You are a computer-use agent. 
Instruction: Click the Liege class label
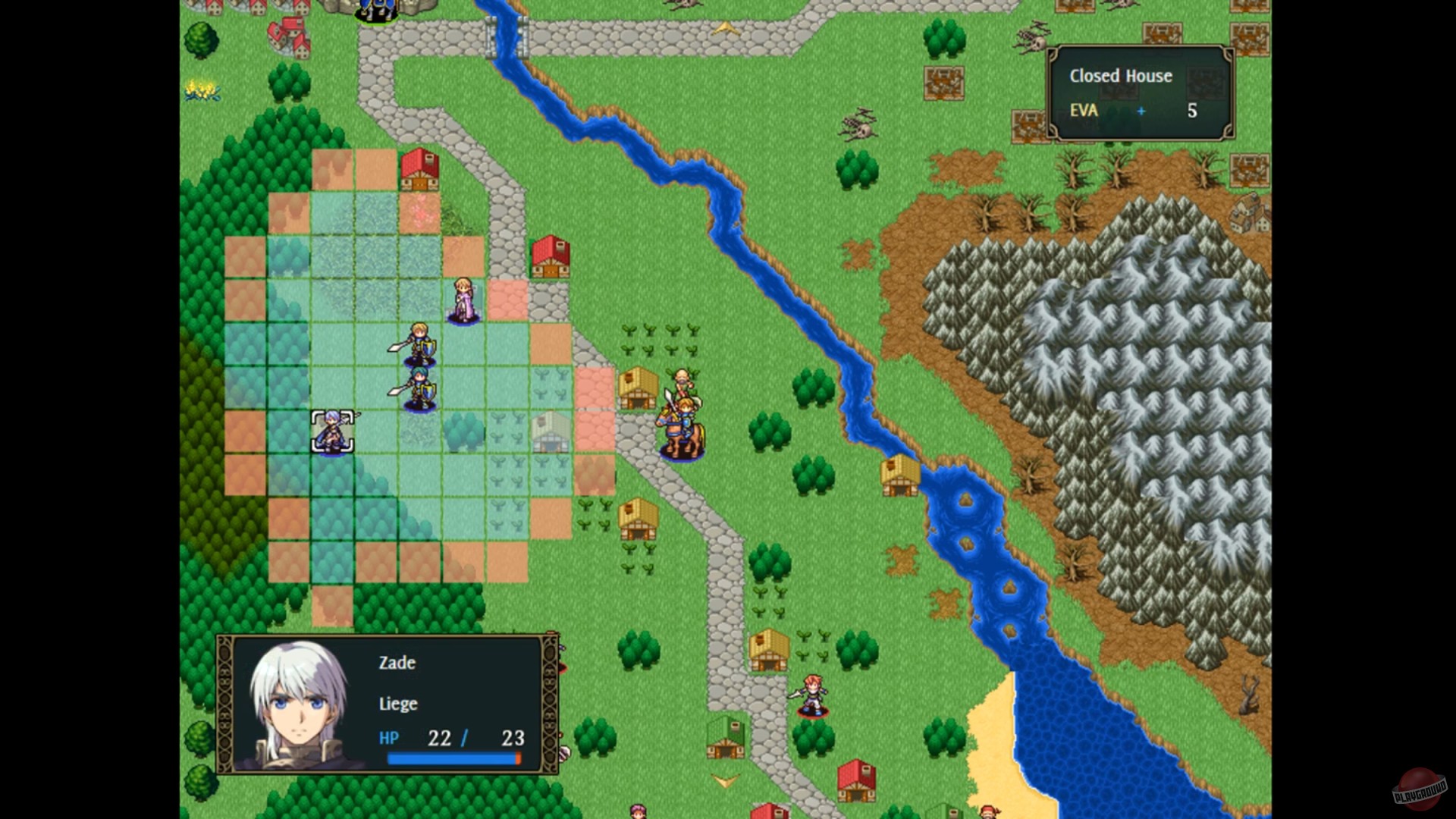[397, 704]
